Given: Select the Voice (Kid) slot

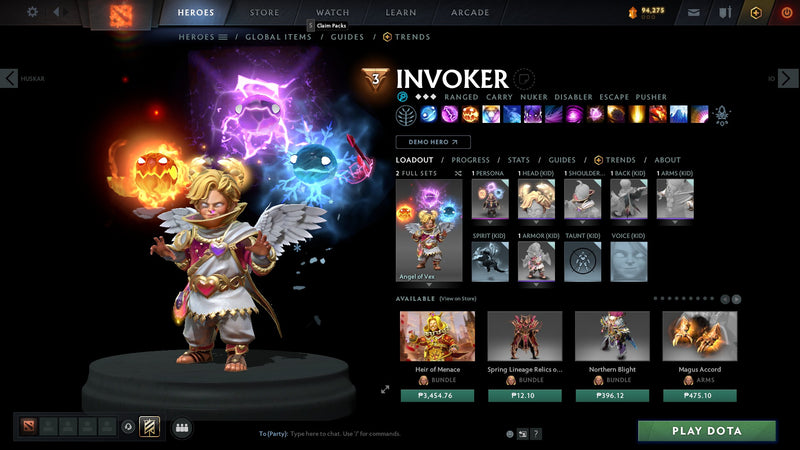Looking at the screenshot, I should (629, 261).
